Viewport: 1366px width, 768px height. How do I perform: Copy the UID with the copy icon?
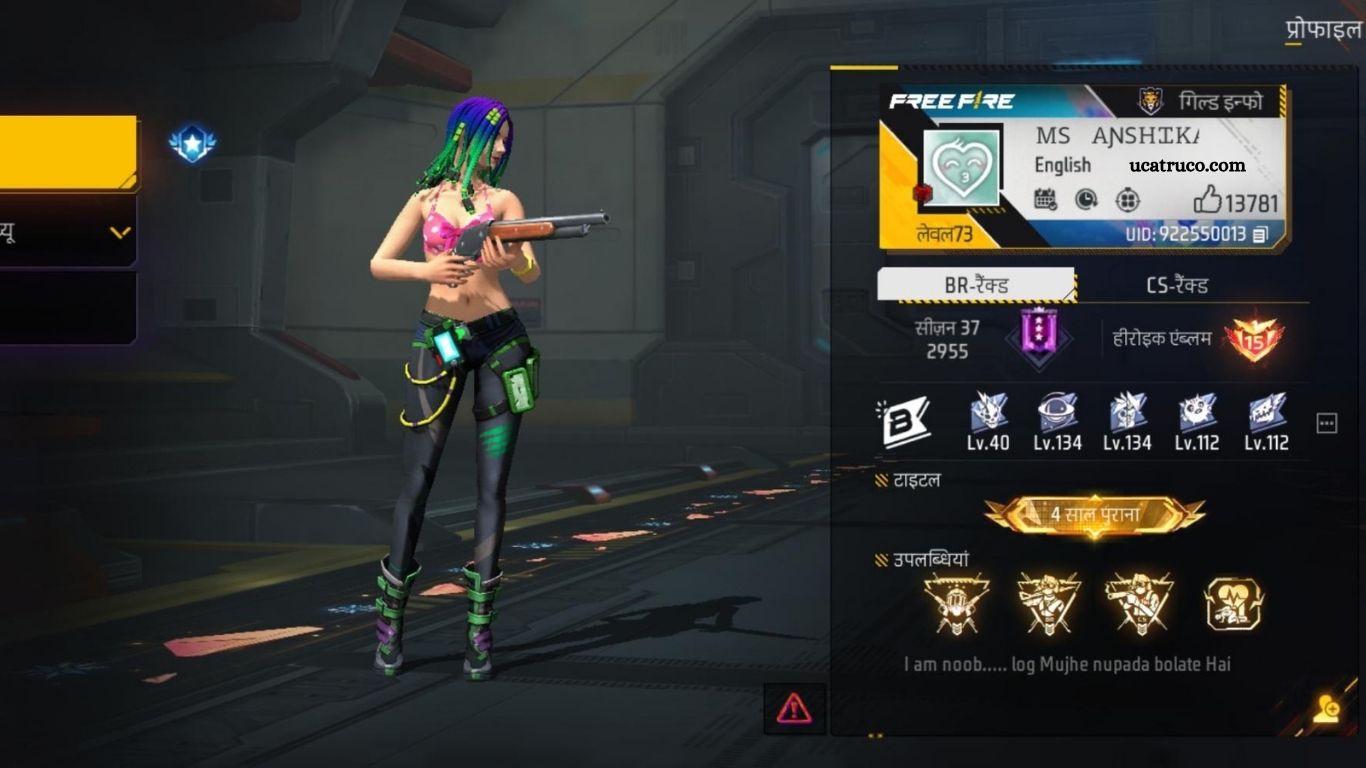1261,235
